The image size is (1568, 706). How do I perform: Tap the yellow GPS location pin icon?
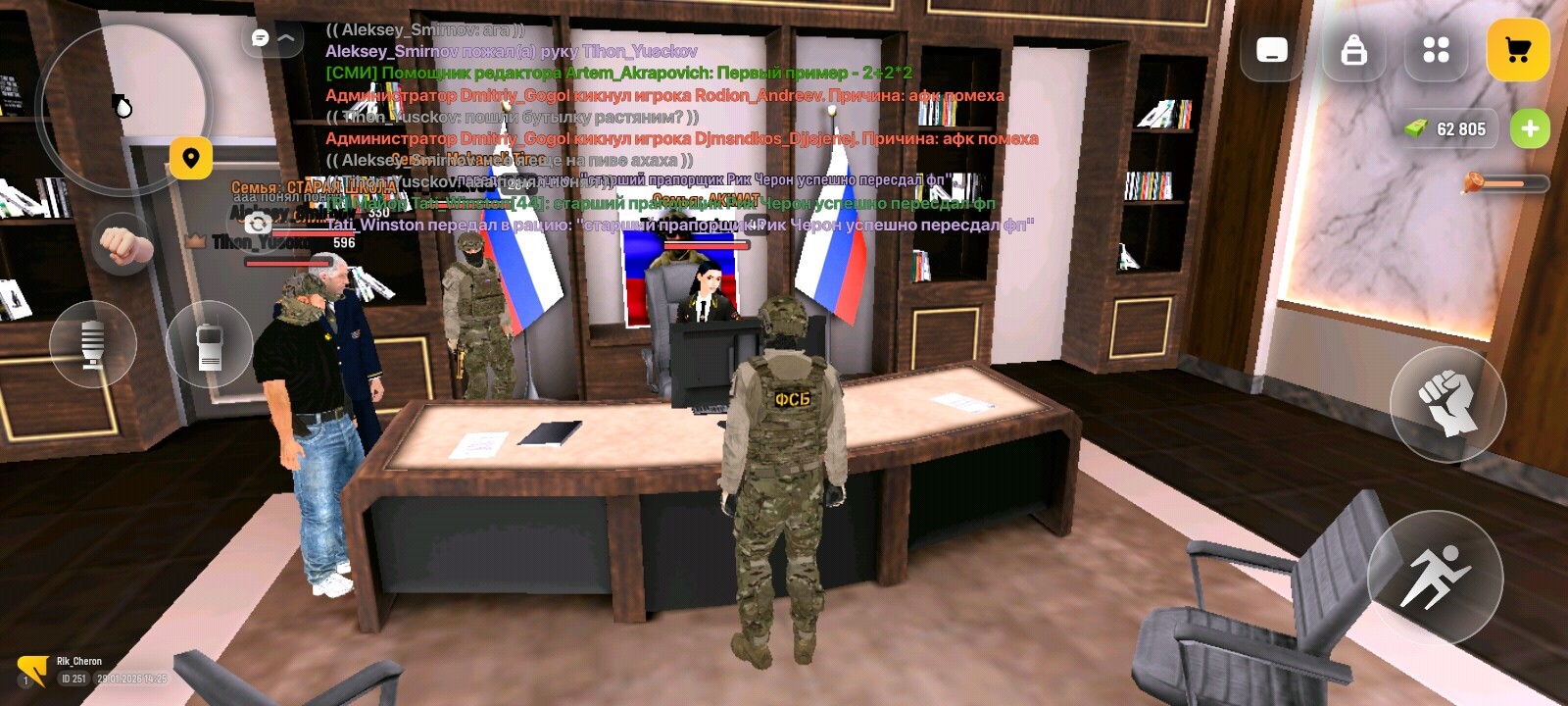click(x=192, y=157)
